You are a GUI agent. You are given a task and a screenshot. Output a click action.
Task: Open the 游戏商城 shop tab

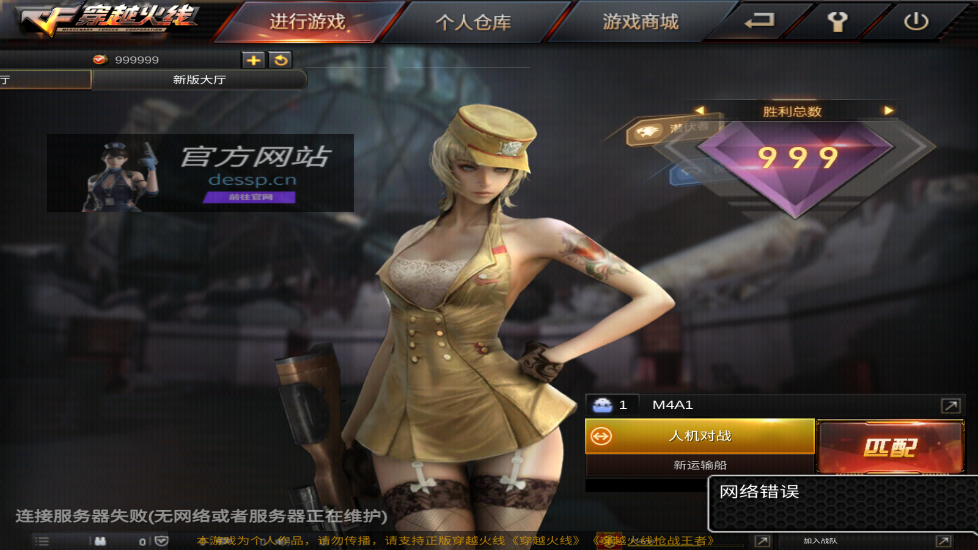[x=640, y=22]
